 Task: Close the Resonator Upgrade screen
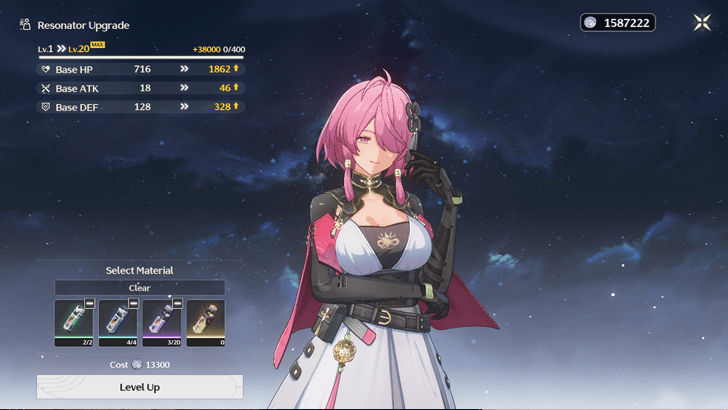pos(702,22)
